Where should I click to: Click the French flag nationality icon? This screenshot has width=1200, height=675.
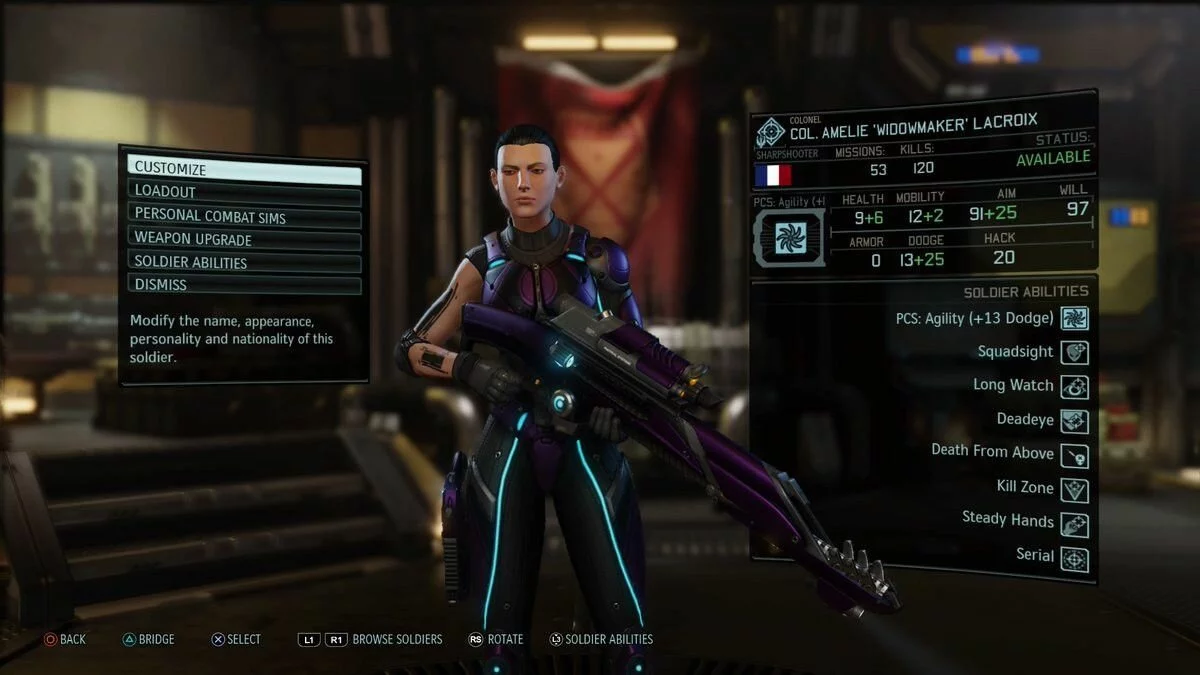(x=773, y=175)
